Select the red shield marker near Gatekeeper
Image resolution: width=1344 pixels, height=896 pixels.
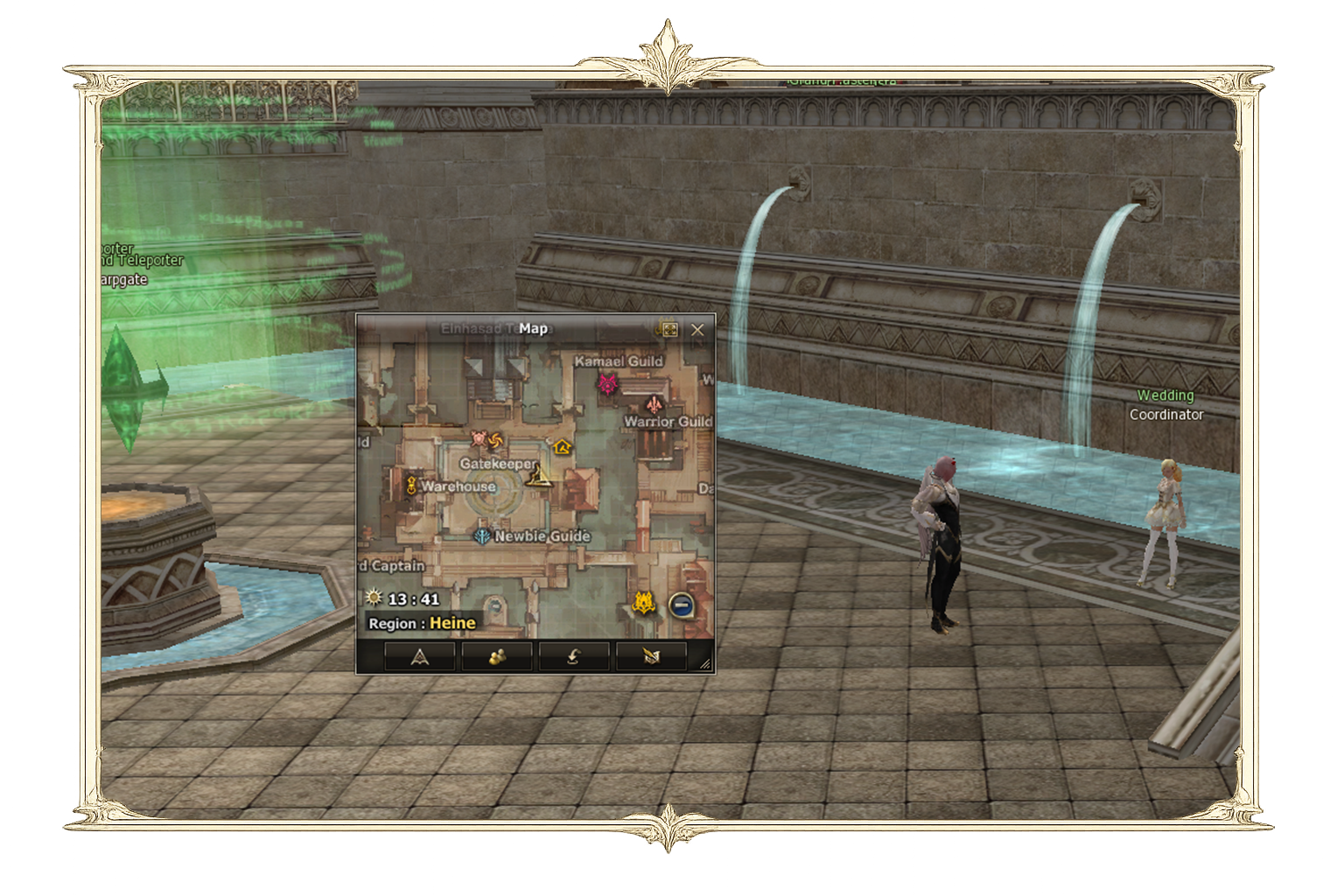(479, 438)
